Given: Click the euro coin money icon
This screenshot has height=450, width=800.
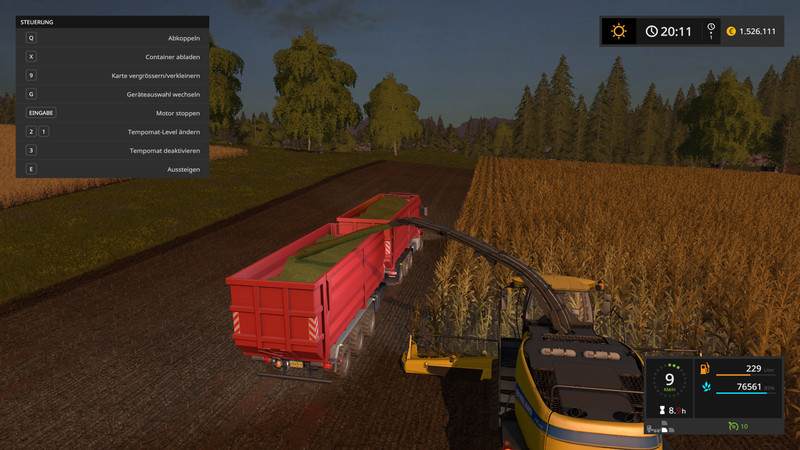Looking at the screenshot, I should [730, 31].
